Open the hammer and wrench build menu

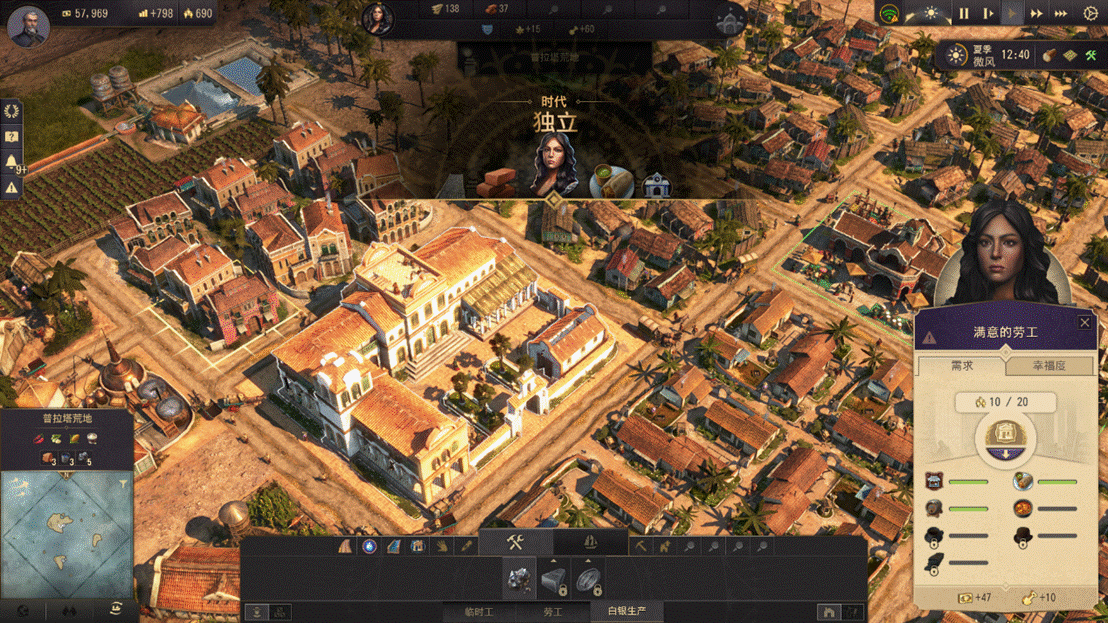point(516,544)
